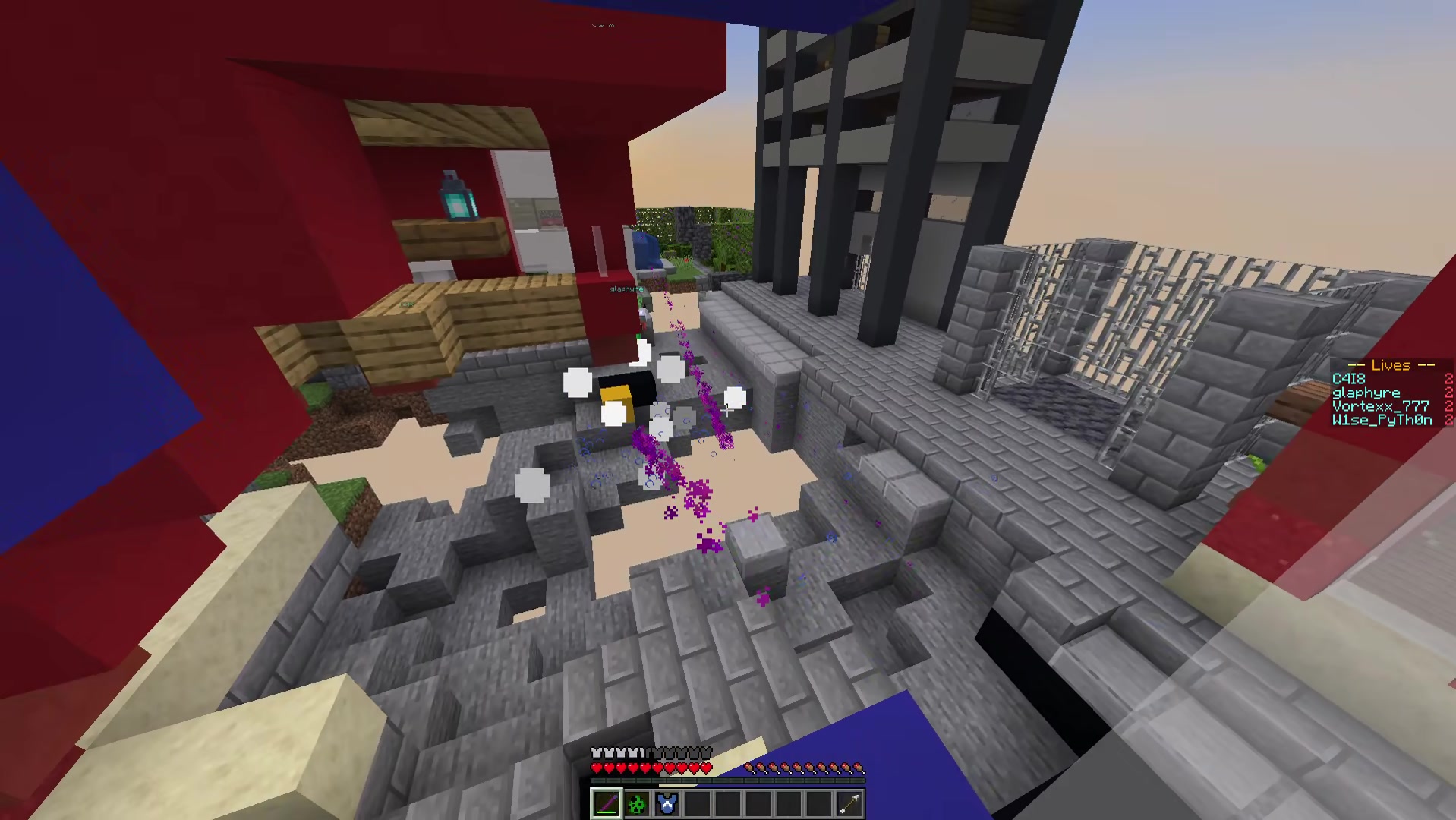Click the first red heart in the health bar
This screenshot has height=820, width=1456.
pyautogui.click(x=597, y=768)
